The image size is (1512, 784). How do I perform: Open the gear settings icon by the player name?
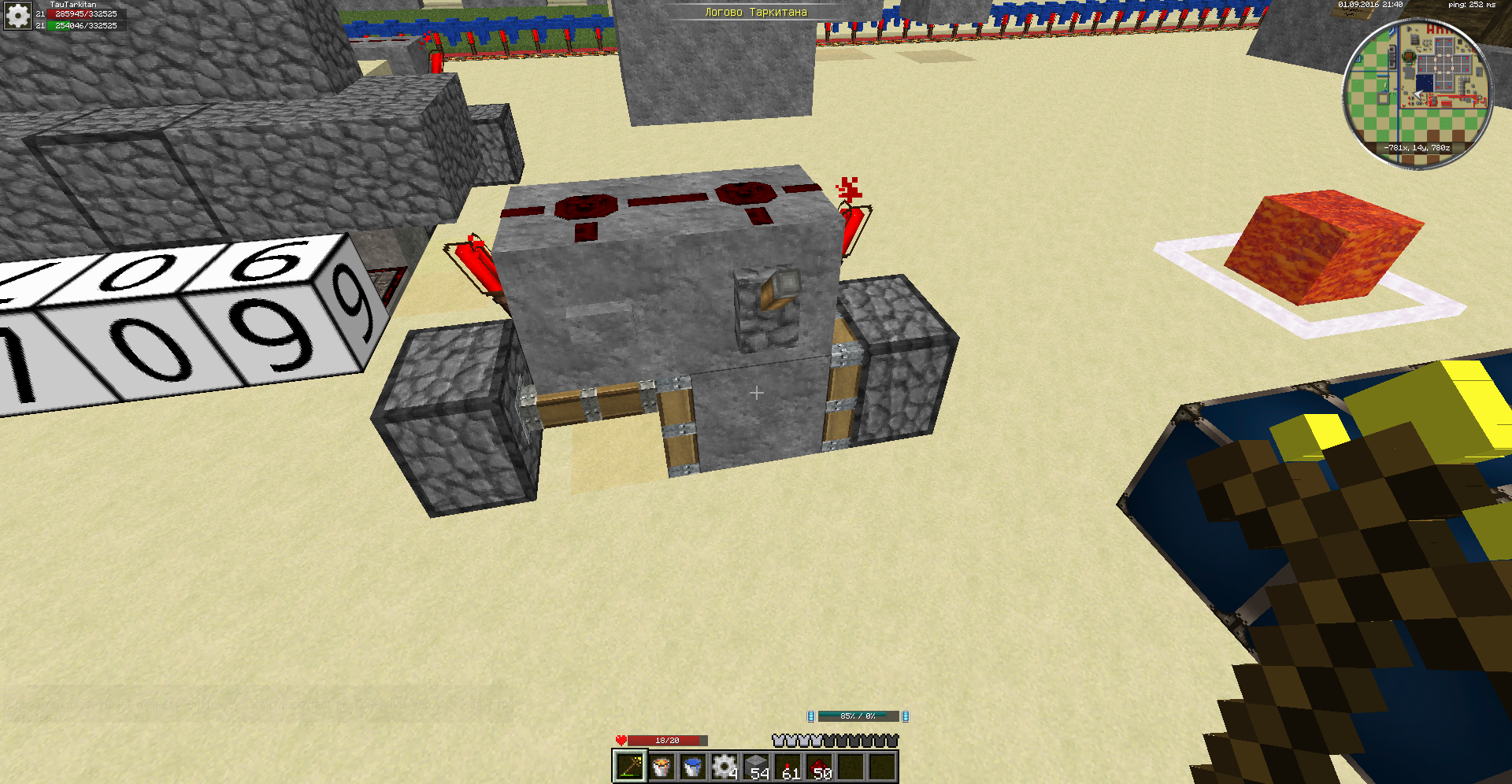click(x=17, y=15)
